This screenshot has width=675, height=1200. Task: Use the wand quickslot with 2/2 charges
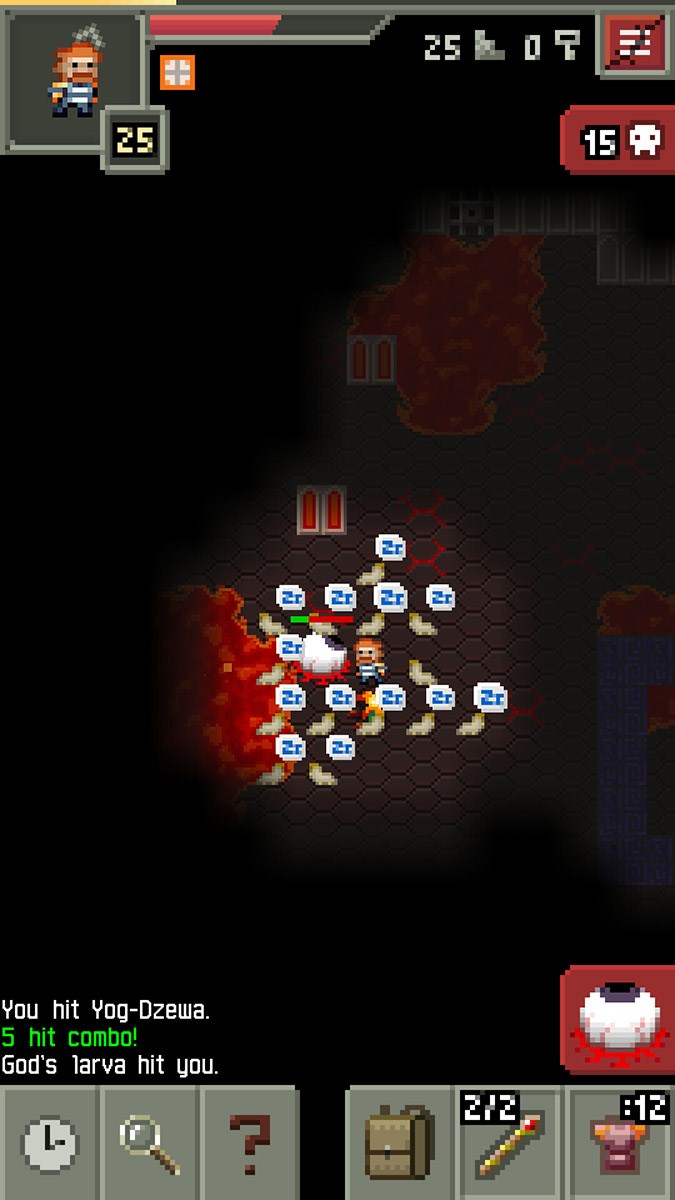pyautogui.click(x=510, y=1145)
